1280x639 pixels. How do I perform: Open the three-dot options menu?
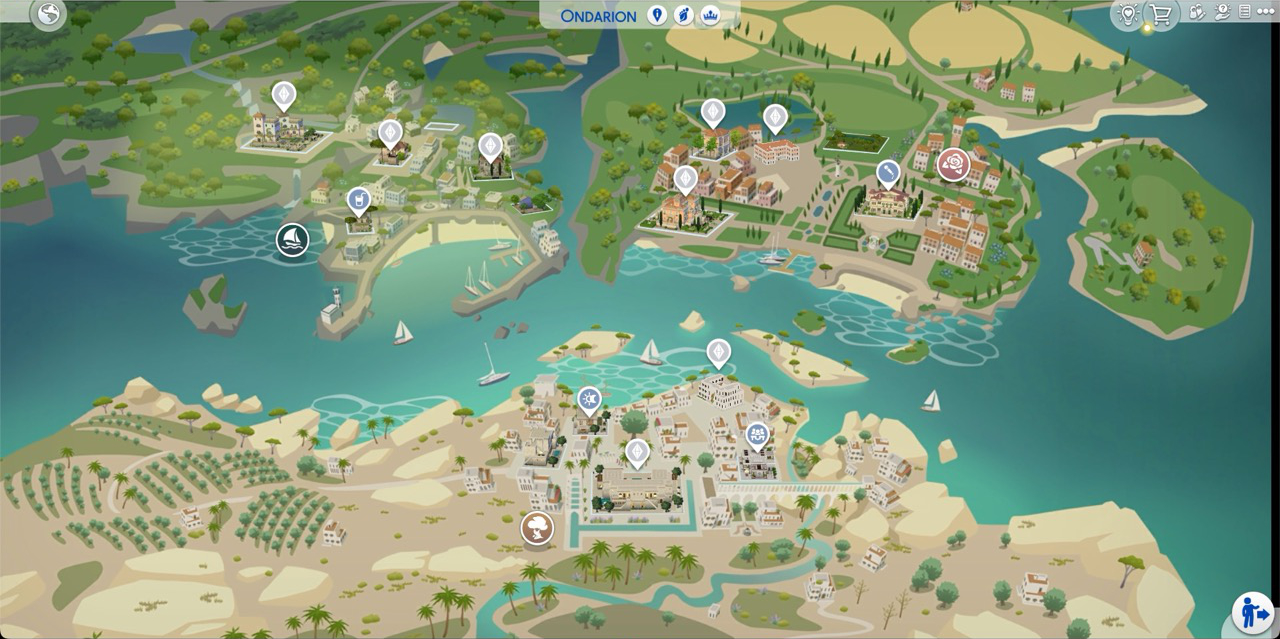[x=1267, y=12]
